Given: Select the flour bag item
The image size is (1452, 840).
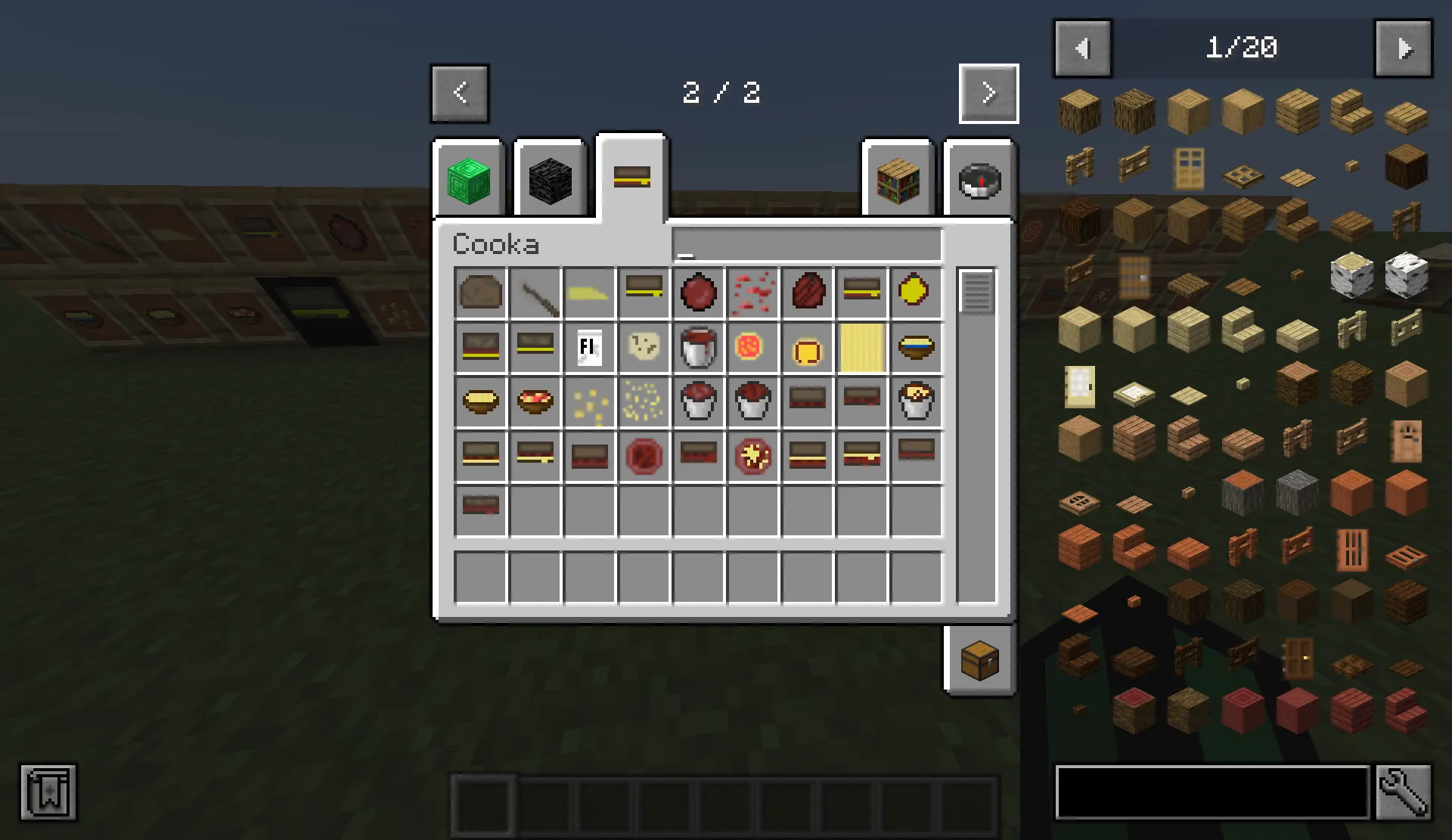Looking at the screenshot, I should point(589,348).
